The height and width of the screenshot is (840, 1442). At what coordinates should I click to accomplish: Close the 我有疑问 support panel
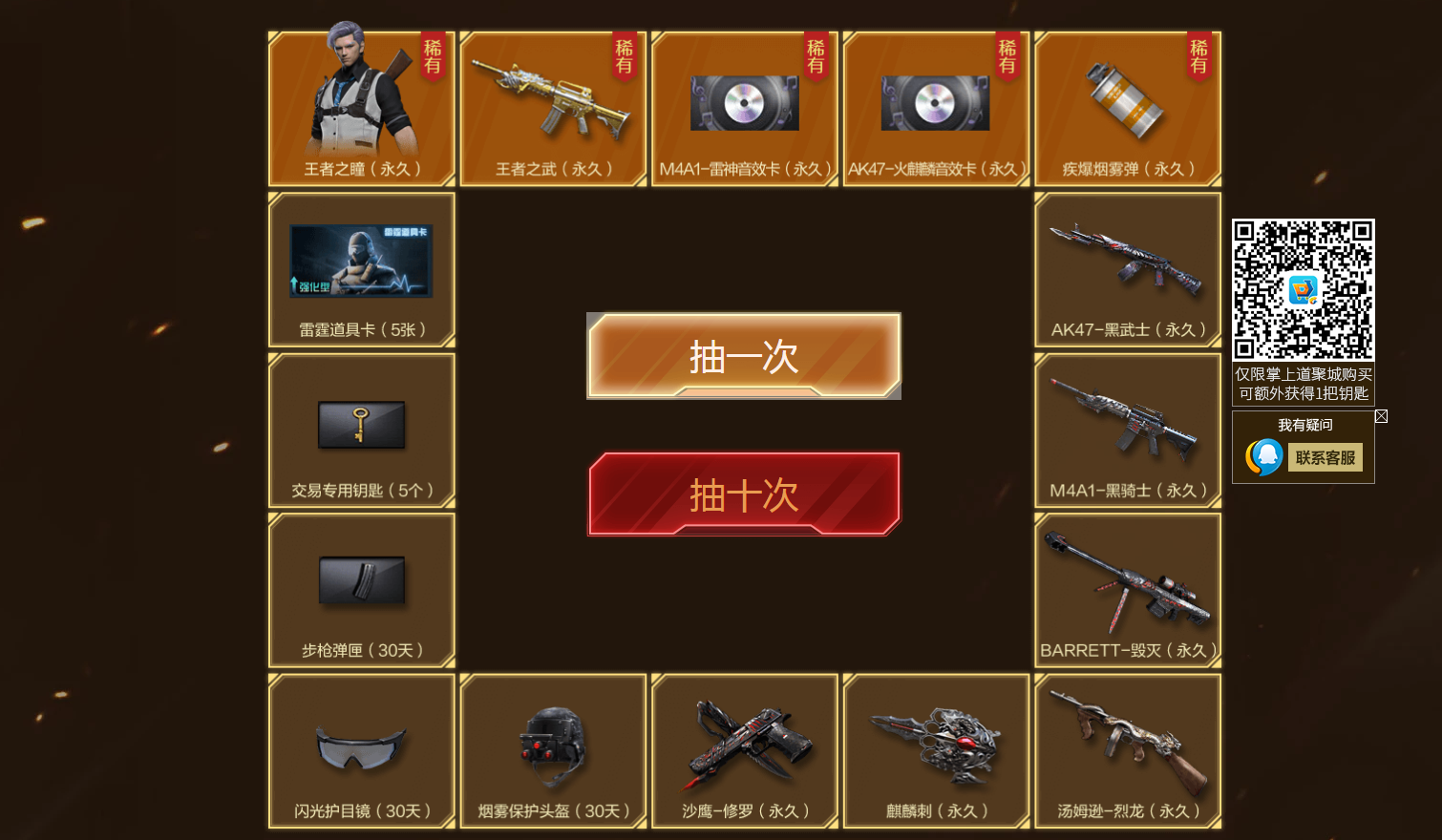[1382, 416]
